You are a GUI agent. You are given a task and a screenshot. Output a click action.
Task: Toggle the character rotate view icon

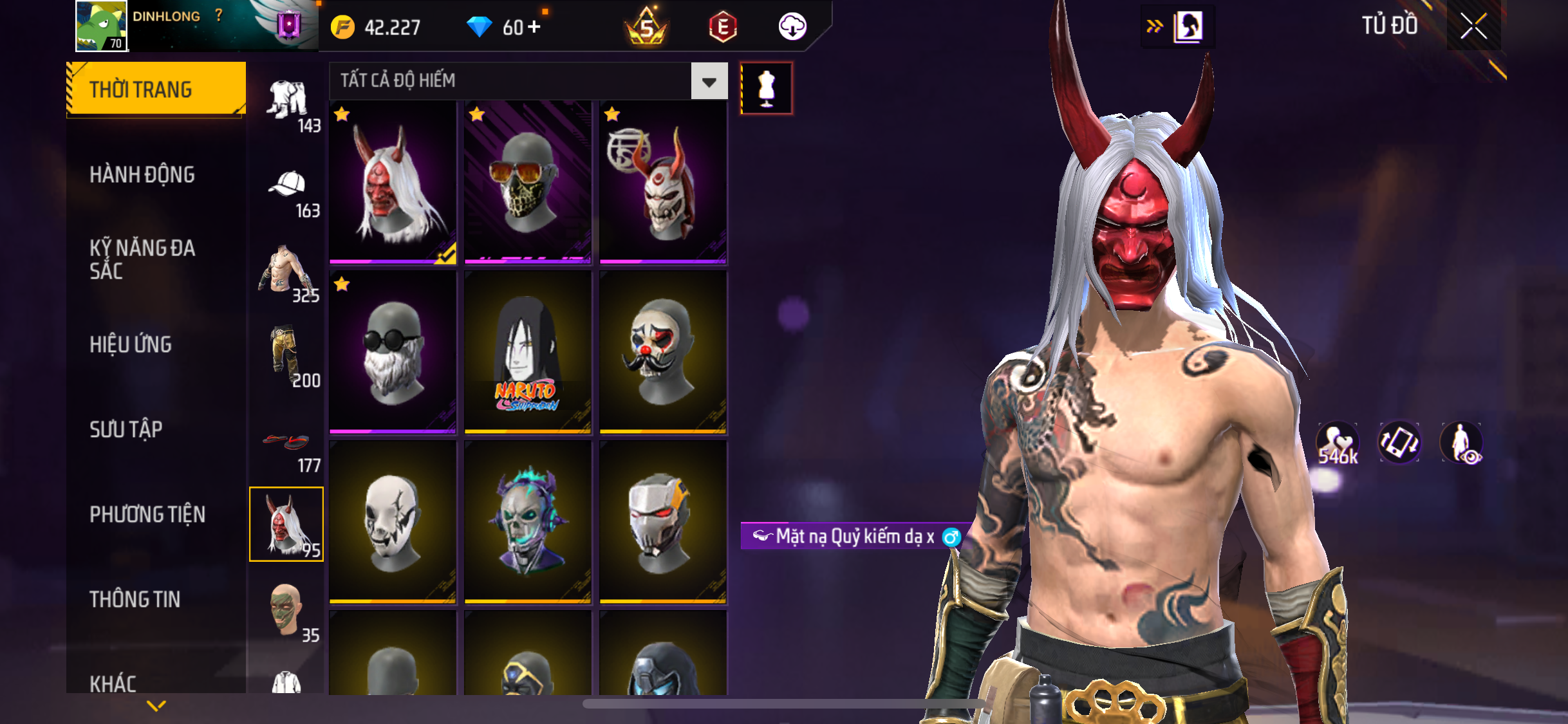coord(1399,443)
